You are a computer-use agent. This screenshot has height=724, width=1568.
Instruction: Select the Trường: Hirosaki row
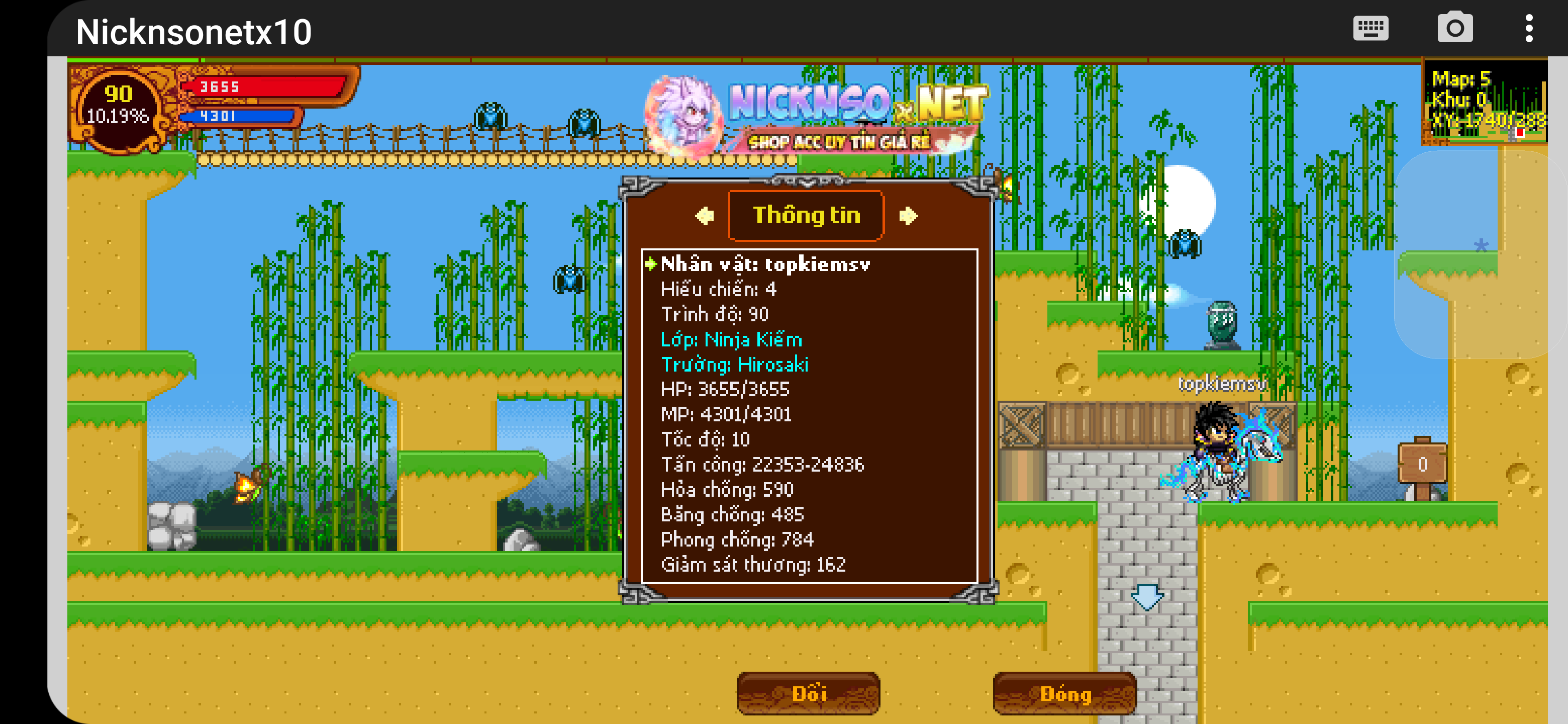point(734,365)
